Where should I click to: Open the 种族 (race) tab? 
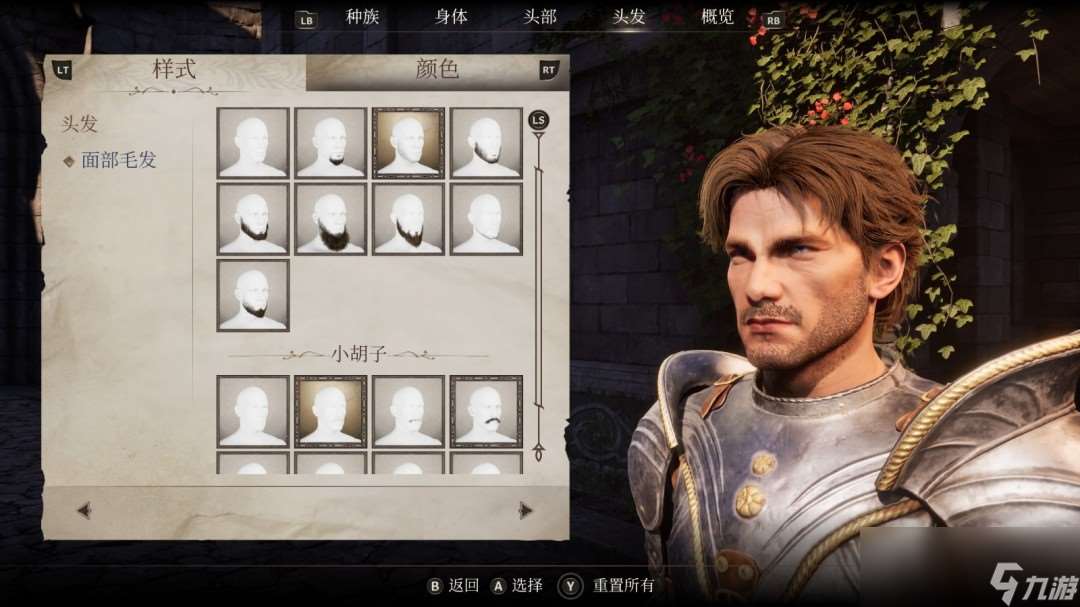click(362, 17)
